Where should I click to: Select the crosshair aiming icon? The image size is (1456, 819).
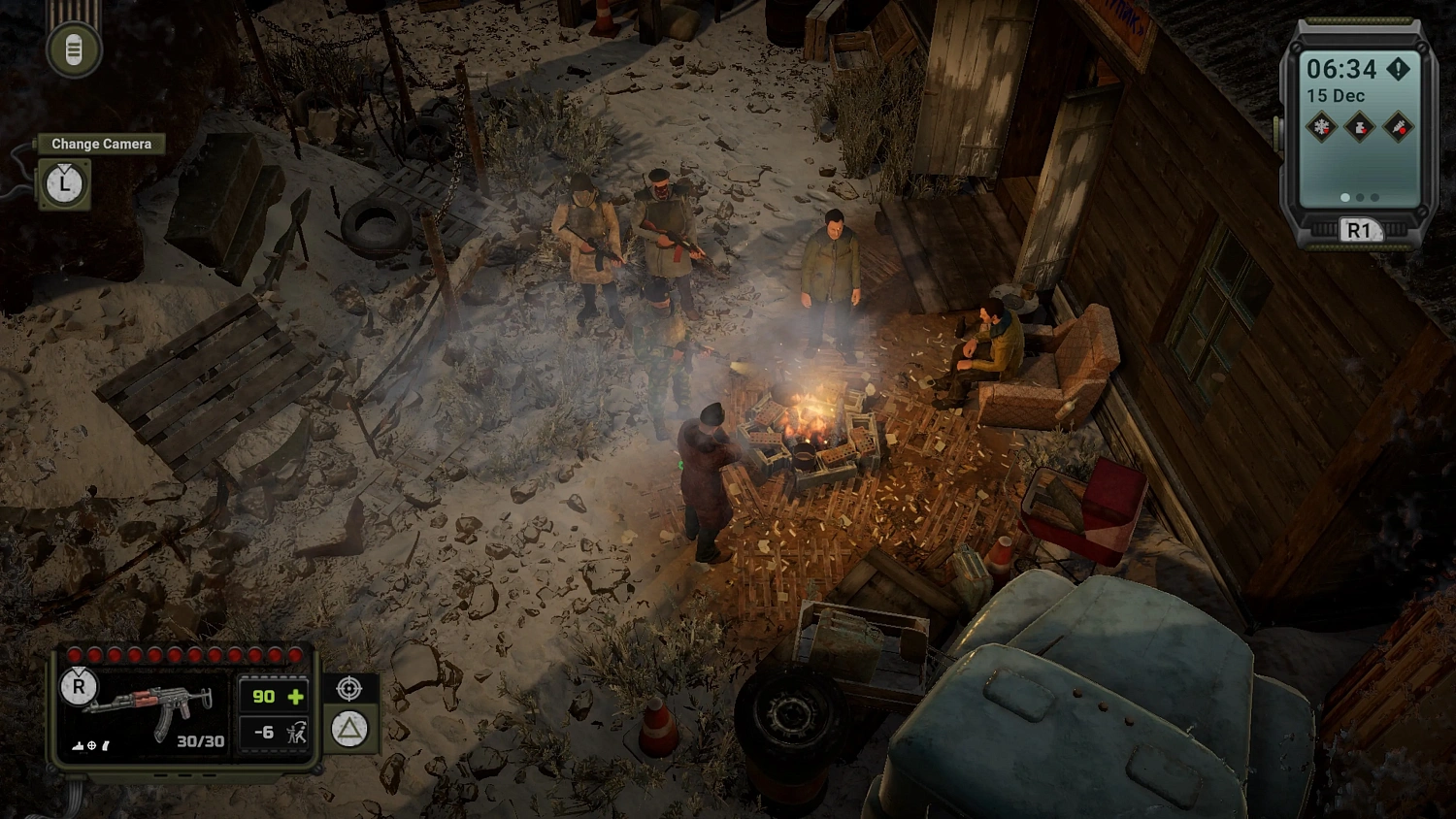[x=348, y=689]
